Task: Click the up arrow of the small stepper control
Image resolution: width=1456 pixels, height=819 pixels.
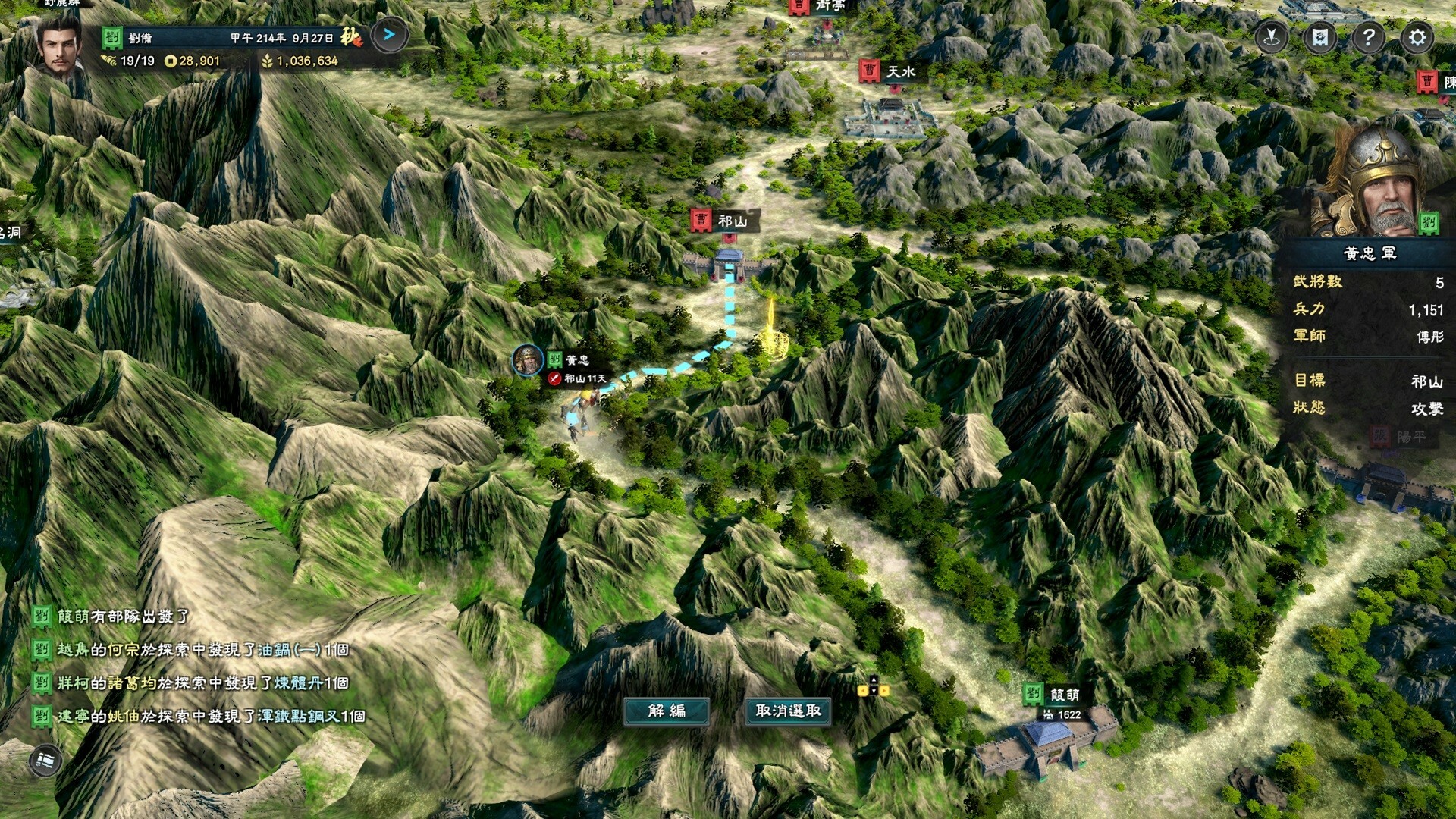Action: pyautogui.click(x=874, y=679)
